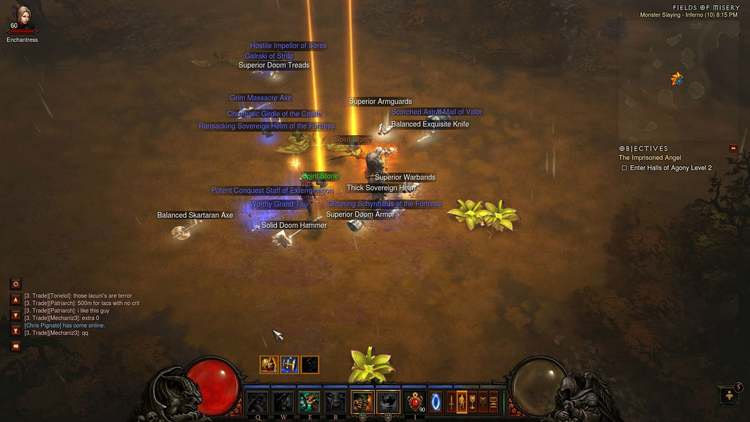Activate the W skill slot
The height and width of the screenshot is (422, 750).
click(x=283, y=402)
